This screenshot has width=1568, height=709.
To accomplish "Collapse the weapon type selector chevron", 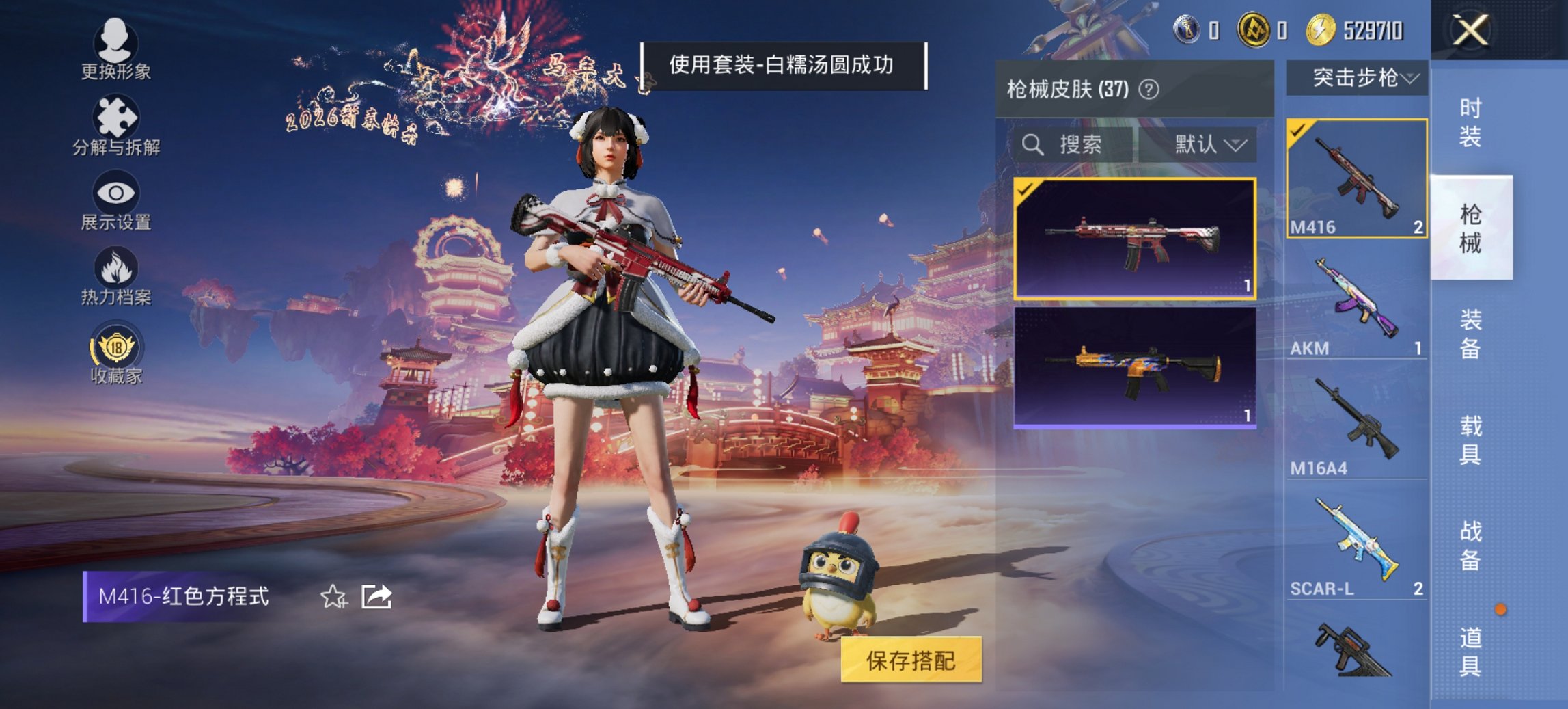I will pos(1410,79).
